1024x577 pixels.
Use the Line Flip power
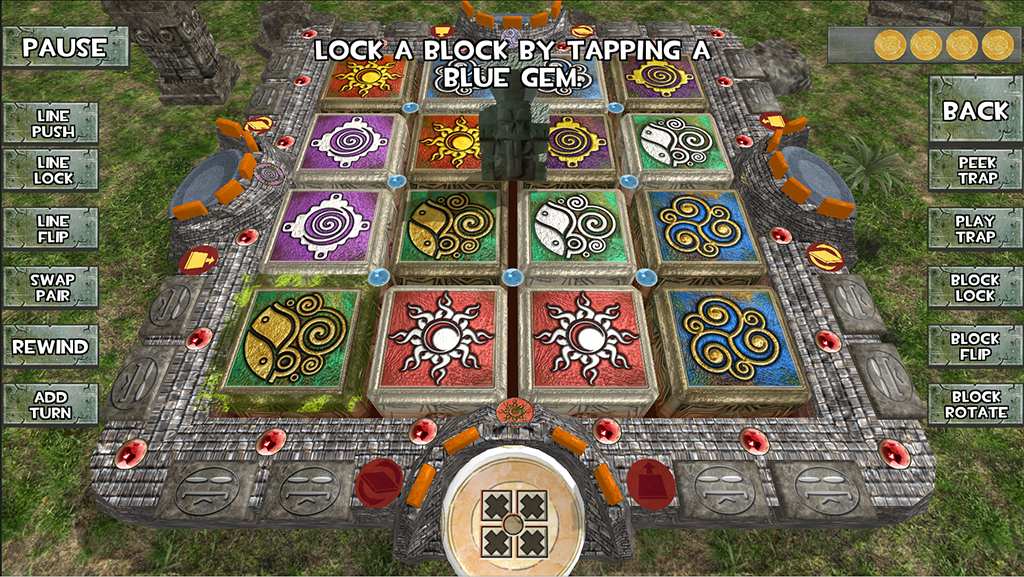(x=52, y=228)
